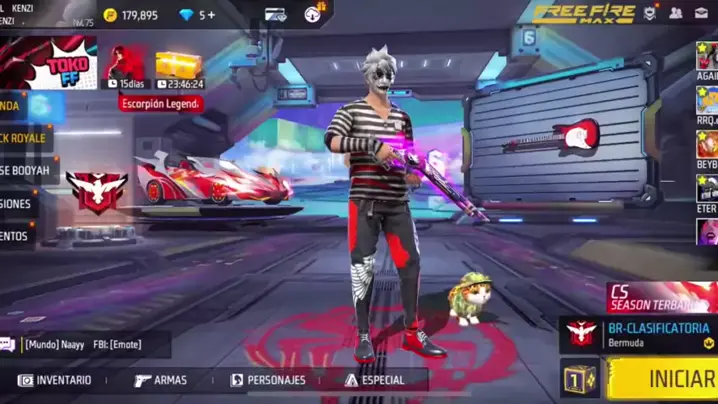
Task: Open the Escorpión Legend offer
Action: point(161,103)
